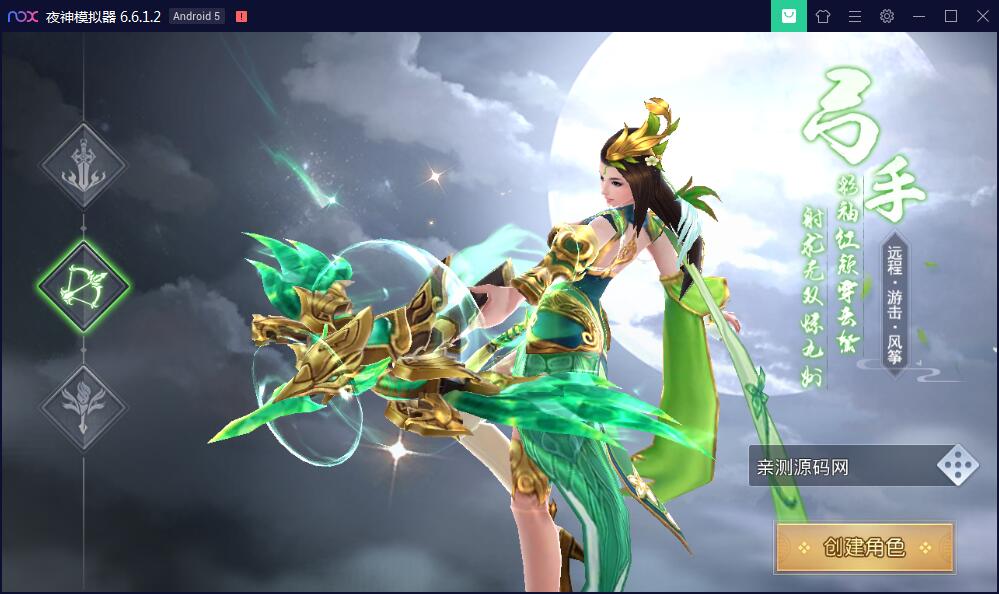Image resolution: width=999 pixels, height=594 pixels.
Task: Click the character name input field
Action: pos(840,467)
